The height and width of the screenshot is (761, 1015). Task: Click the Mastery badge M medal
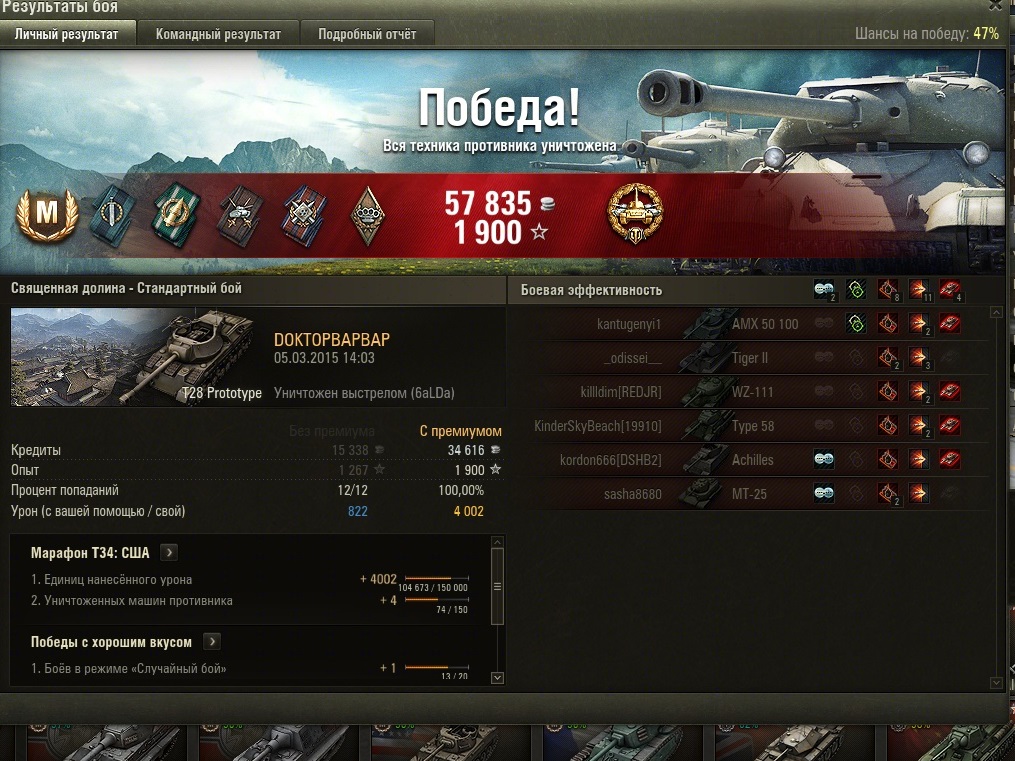click(45, 214)
